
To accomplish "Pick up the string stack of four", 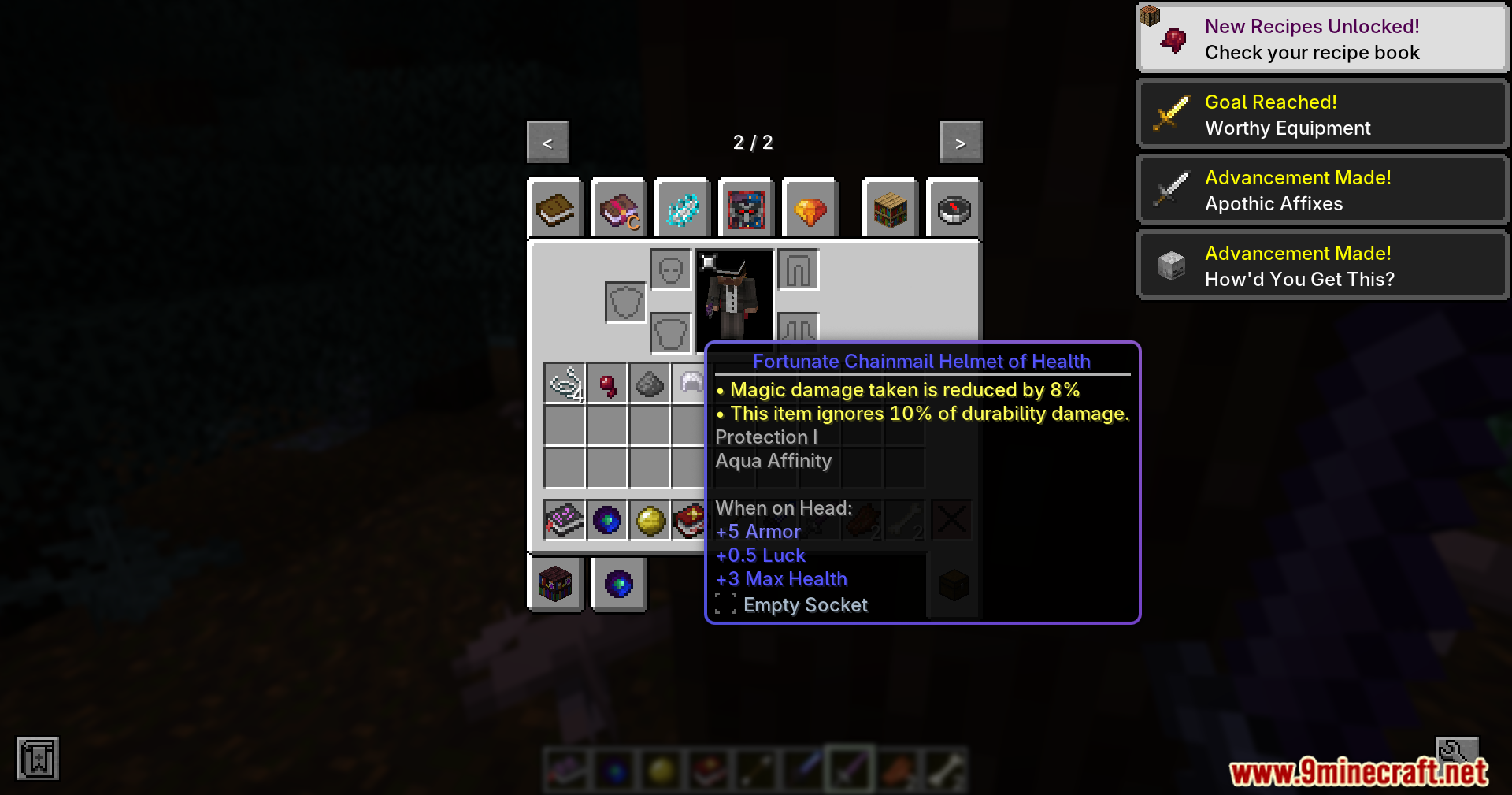I will pyautogui.click(x=564, y=384).
